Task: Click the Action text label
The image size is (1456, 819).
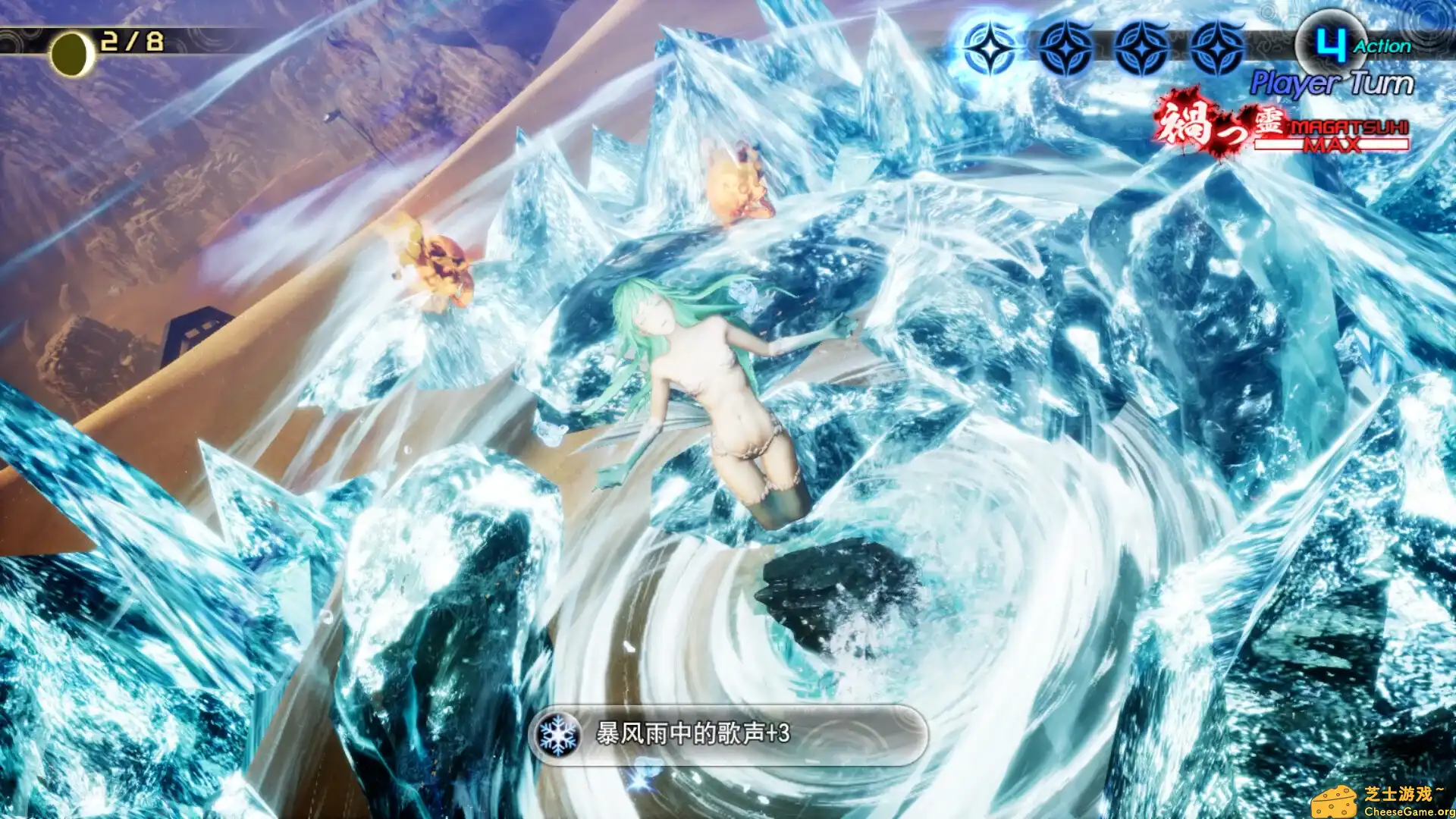Action: click(1382, 46)
